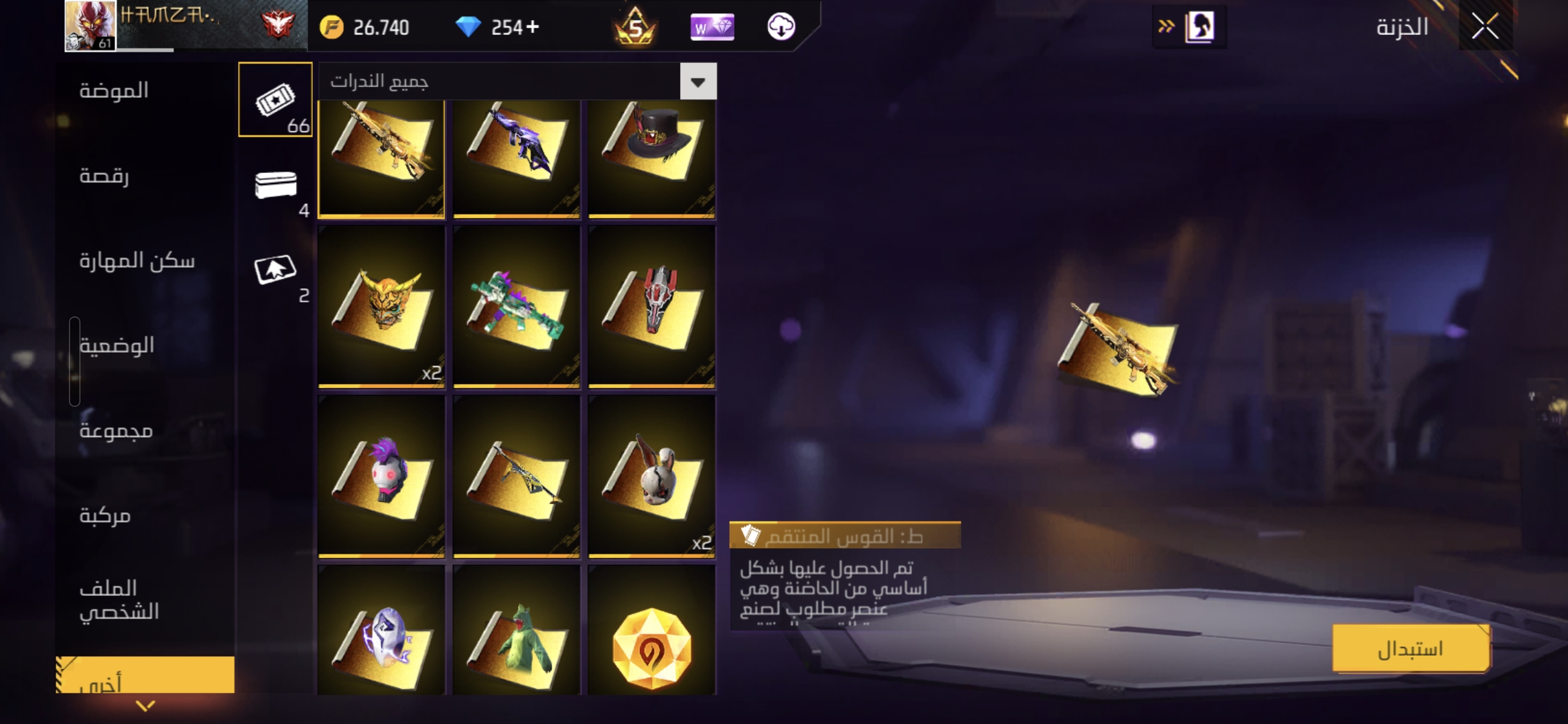Open the جميع الندرات rarity dropdown
The width and height of the screenshot is (1568, 724).
pyautogui.click(x=698, y=82)
